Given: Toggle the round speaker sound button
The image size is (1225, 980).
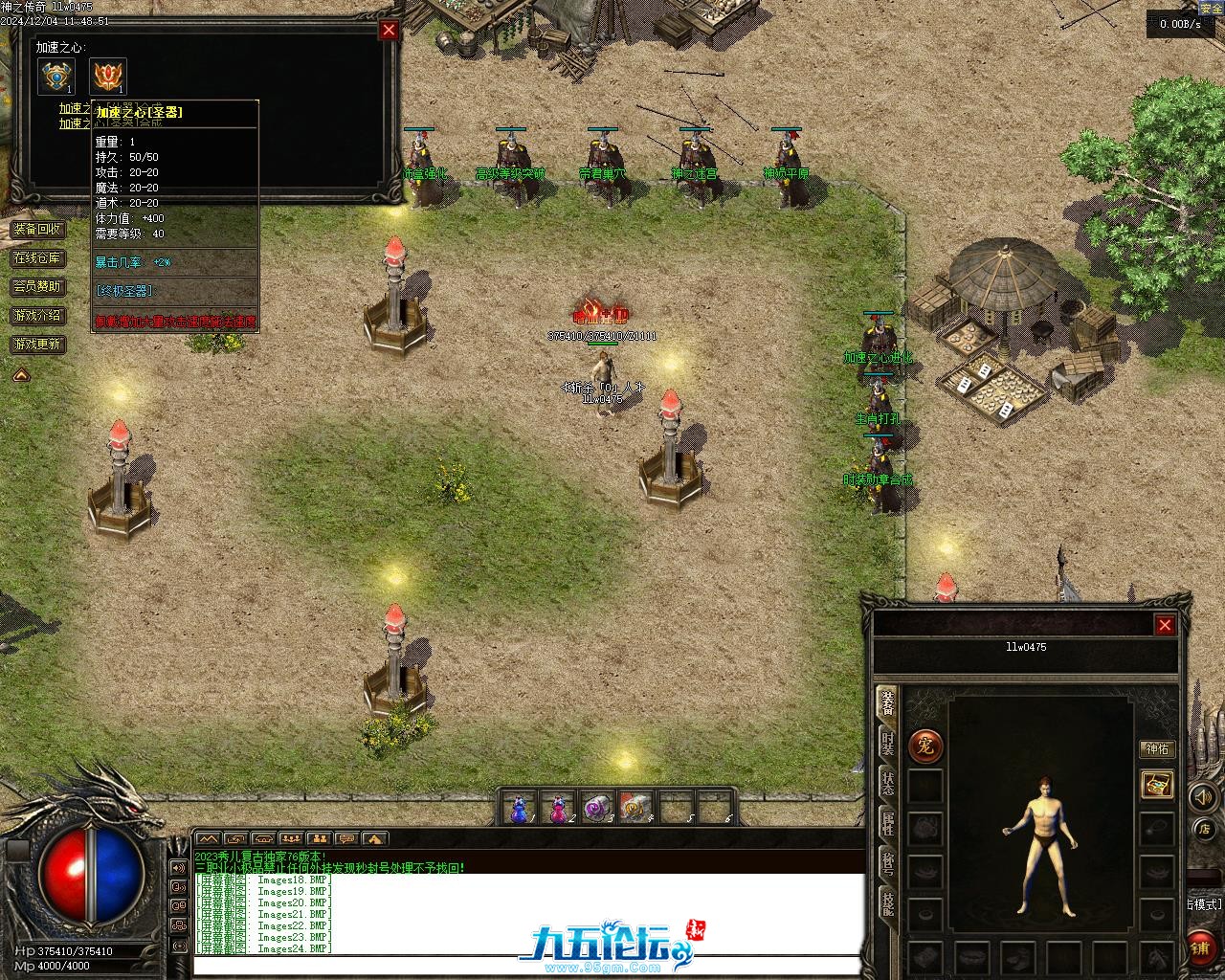Looking at the screenshot, I should (1201, 796).
